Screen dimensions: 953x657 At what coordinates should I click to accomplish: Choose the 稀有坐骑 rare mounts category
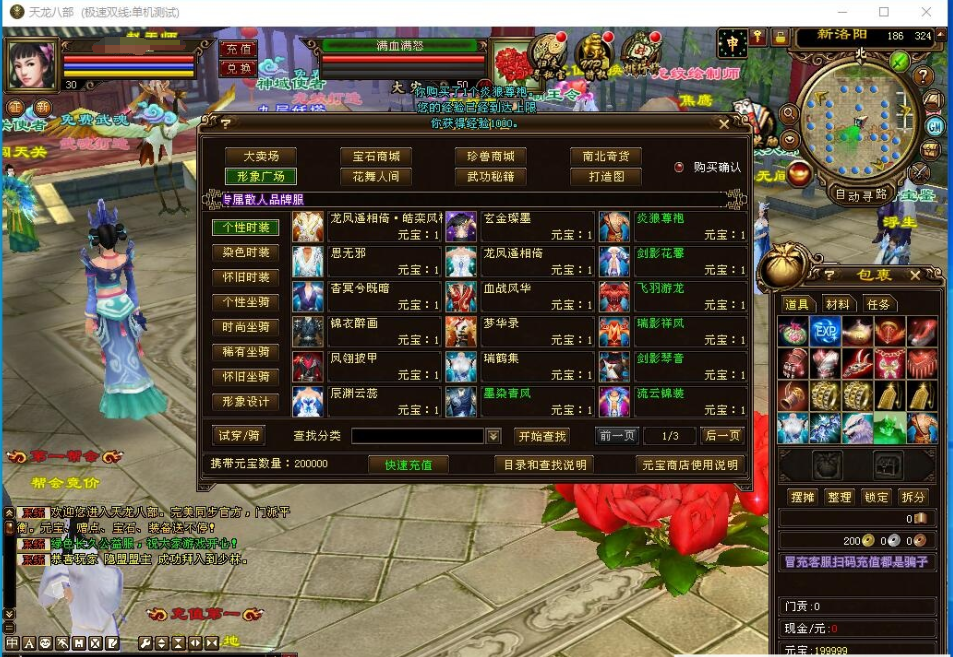245,352
